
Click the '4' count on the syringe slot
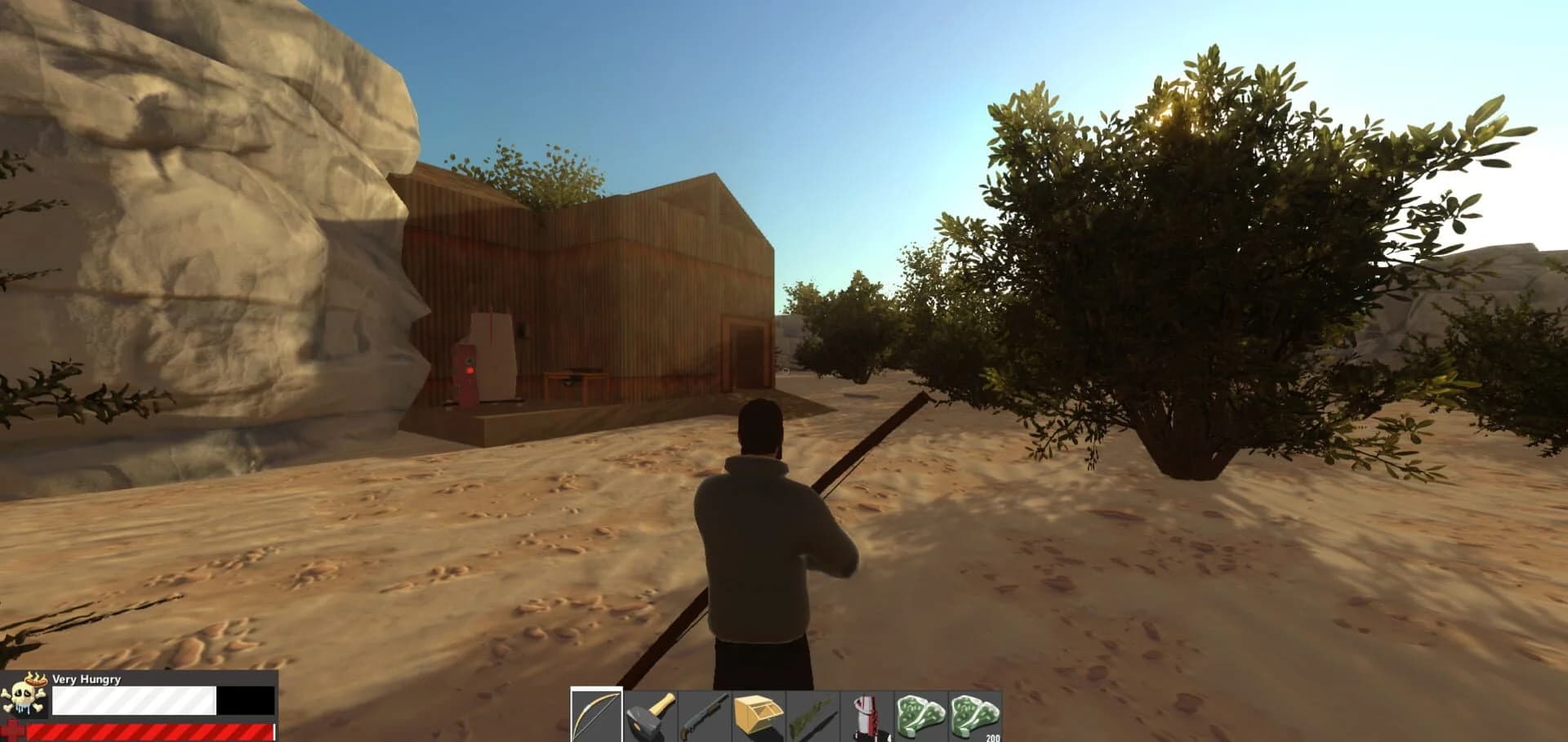[x=889, y=736]
